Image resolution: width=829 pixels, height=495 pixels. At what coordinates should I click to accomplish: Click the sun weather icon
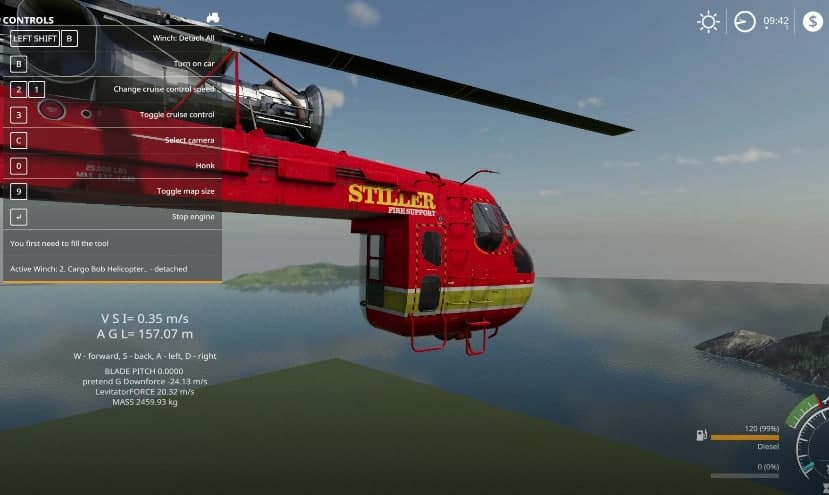click(708, 22)
